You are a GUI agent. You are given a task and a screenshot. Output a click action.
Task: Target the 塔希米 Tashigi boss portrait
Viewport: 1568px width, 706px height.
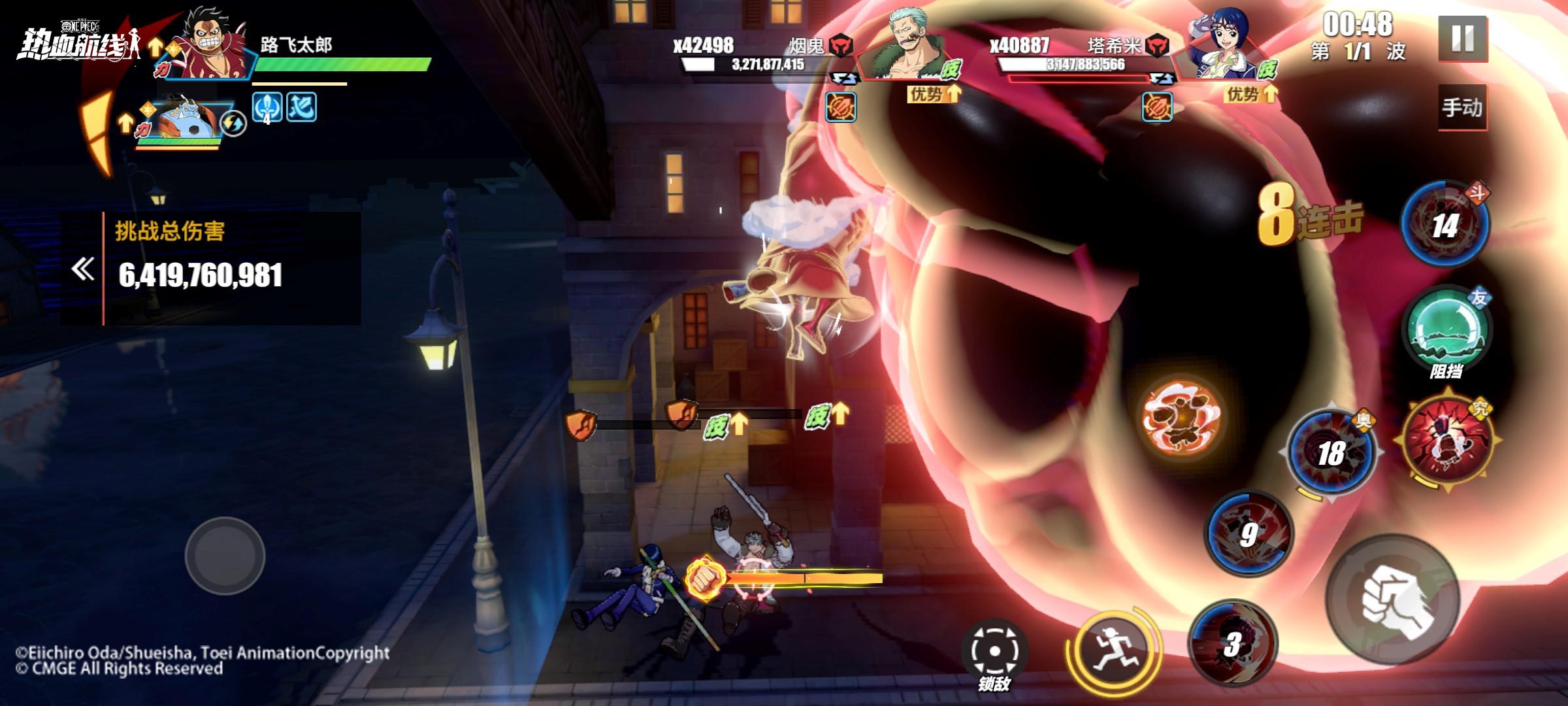(1225, 47)
